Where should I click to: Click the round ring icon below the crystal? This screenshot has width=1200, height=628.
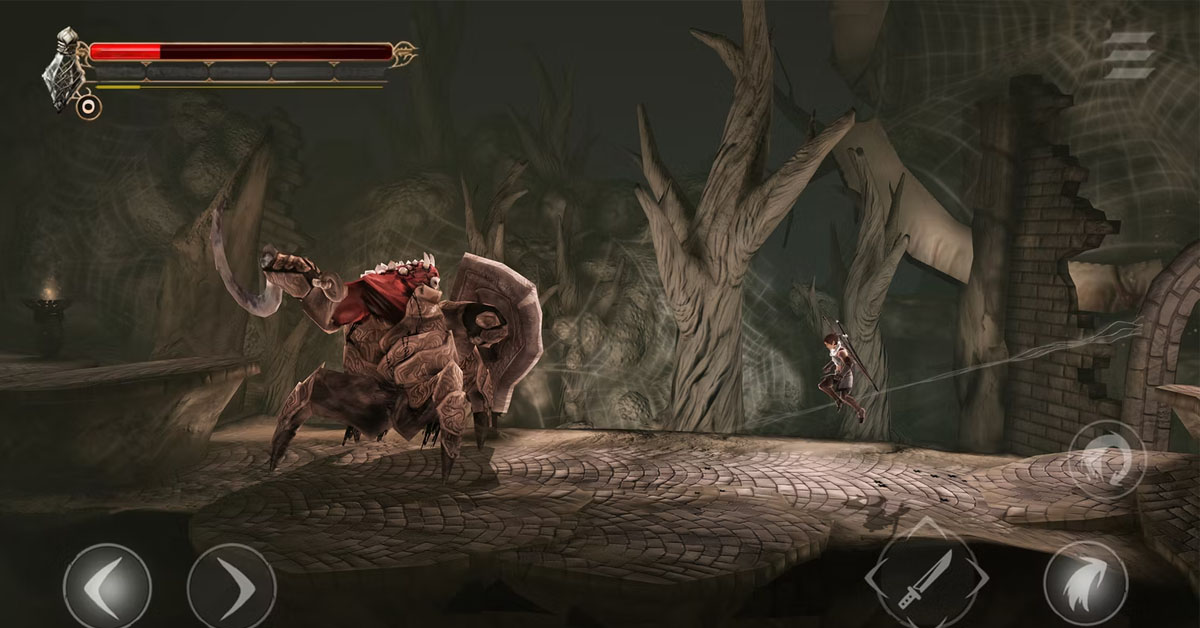[88, 105]
